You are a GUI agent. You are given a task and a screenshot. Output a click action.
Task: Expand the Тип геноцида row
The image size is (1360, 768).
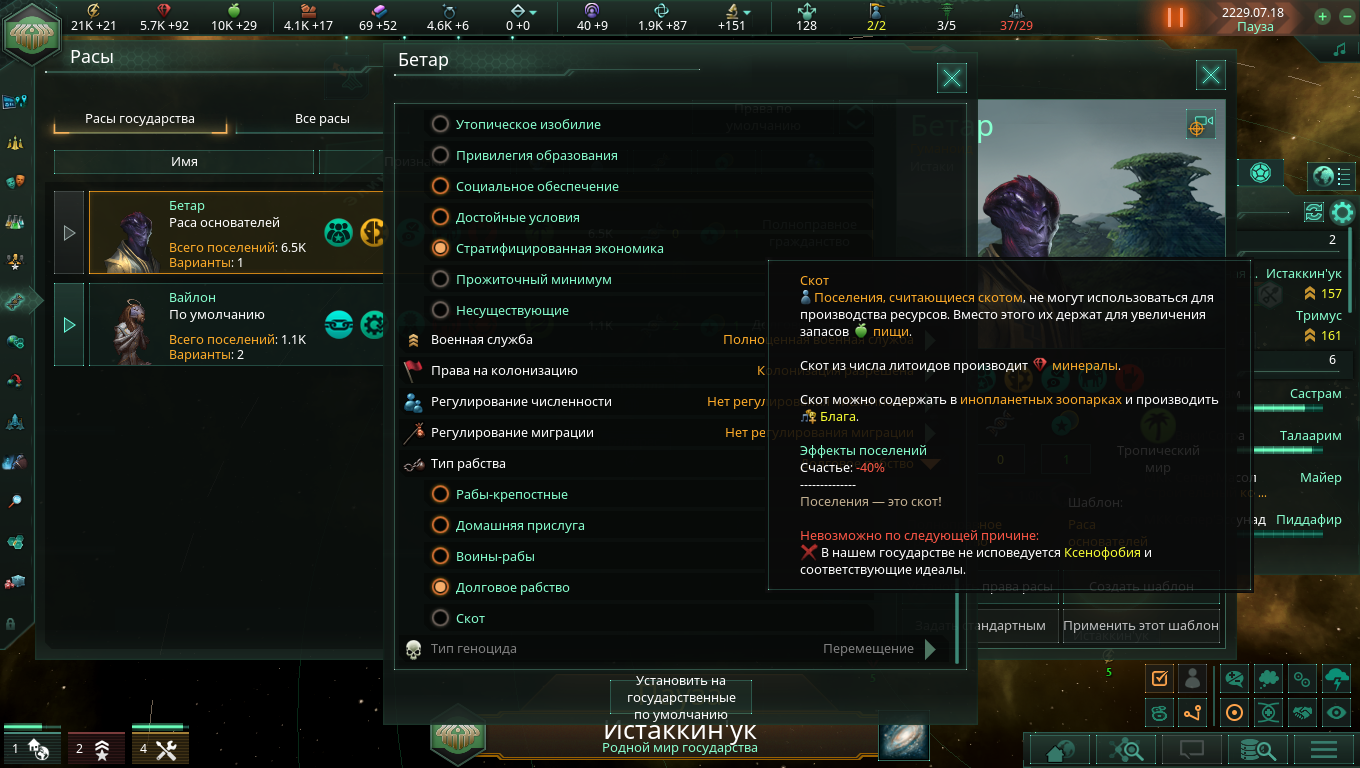tap(930, 649)
